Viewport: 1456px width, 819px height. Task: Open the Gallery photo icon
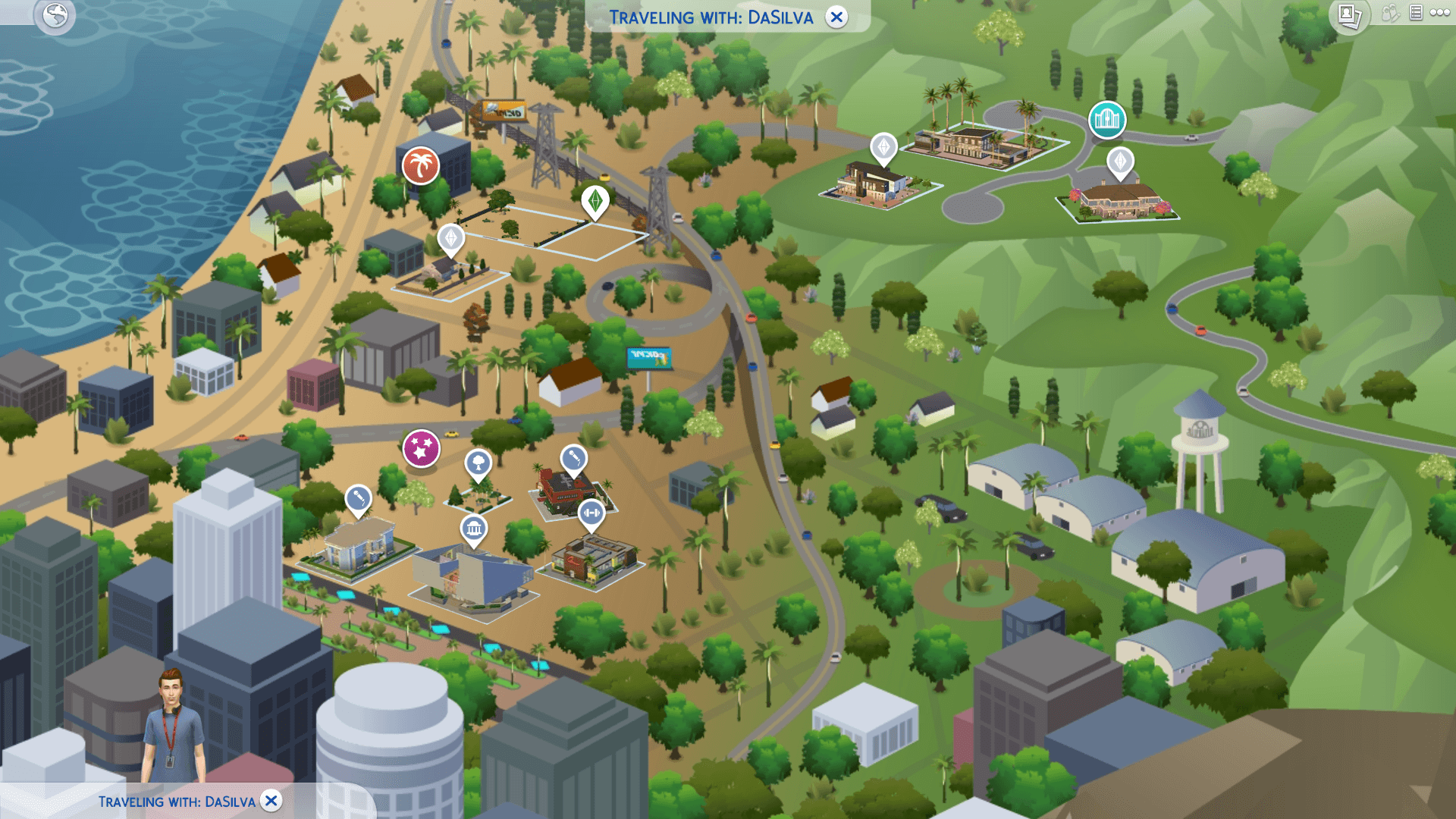click(x=1350, y=15)
